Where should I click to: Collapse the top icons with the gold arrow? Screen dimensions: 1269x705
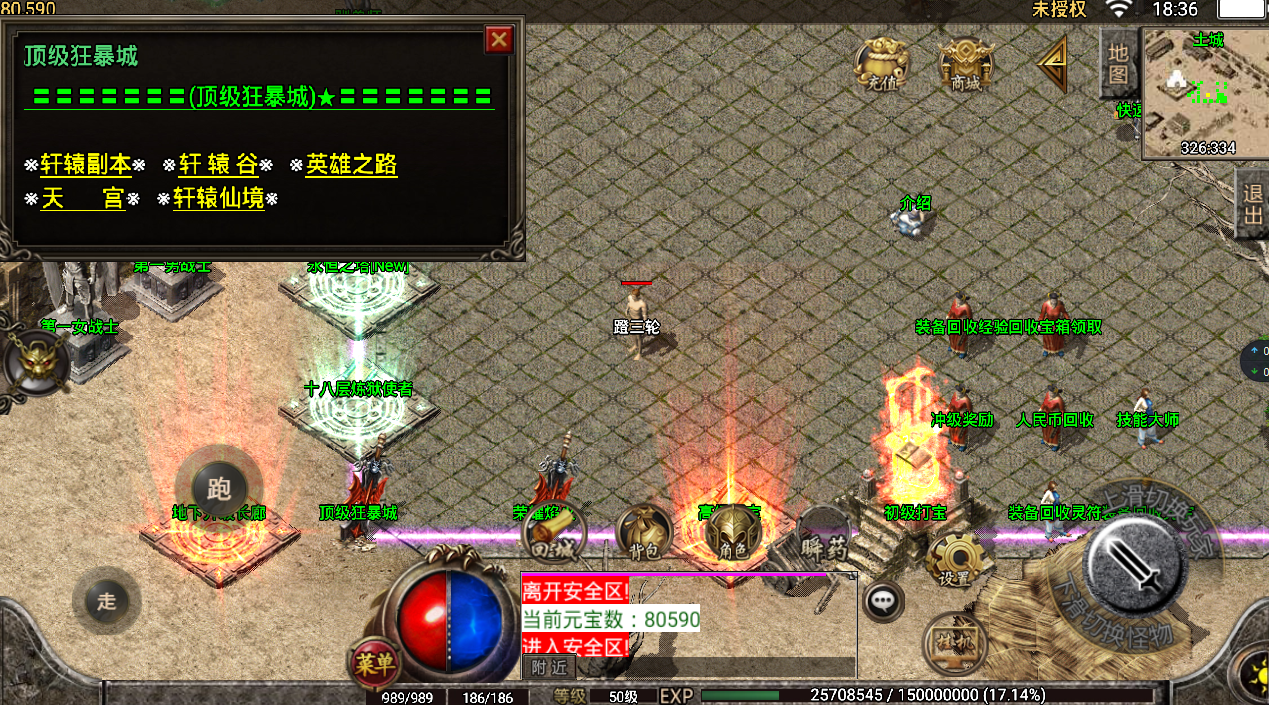1052,65
